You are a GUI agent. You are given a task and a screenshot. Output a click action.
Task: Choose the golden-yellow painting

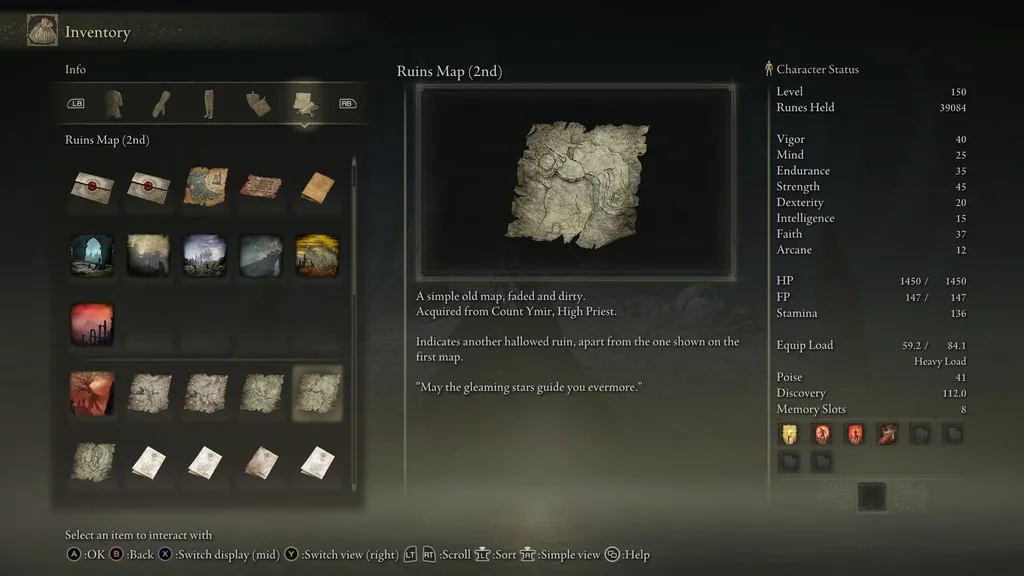click(317, 255)
